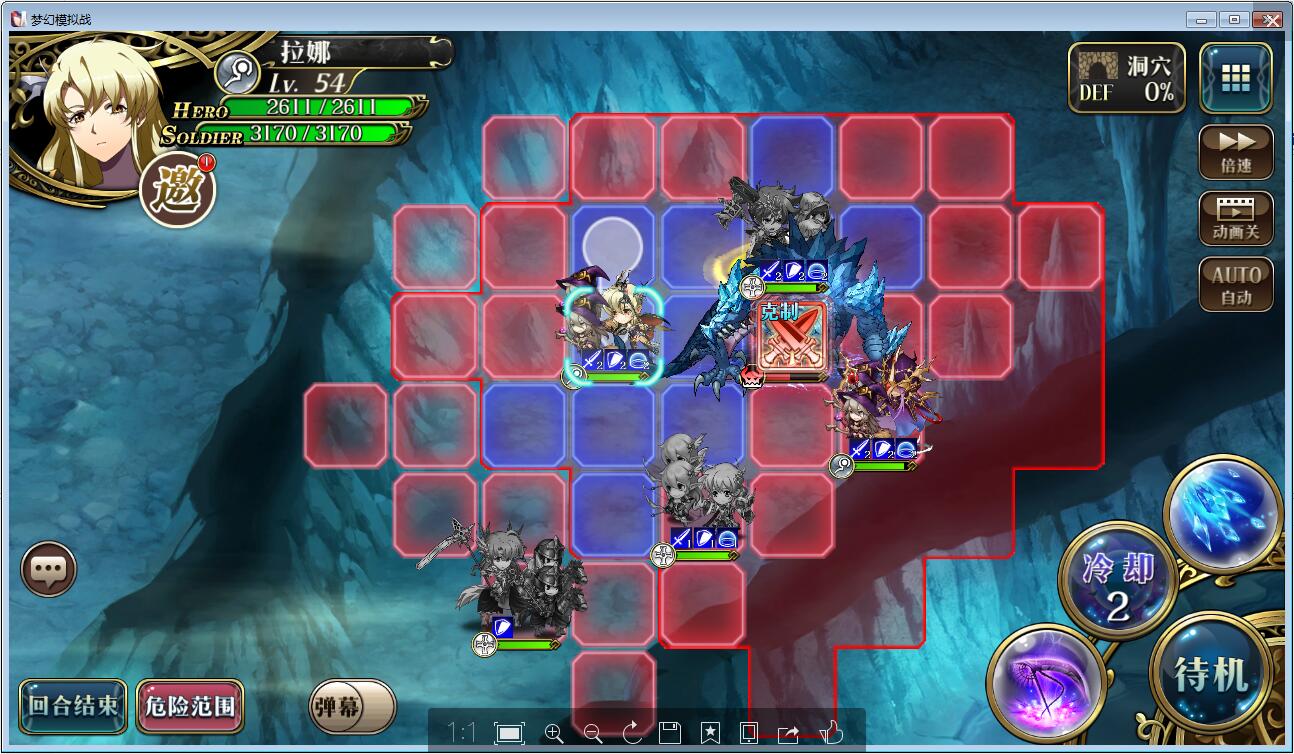Switch the 弹幕 bullet comments toggle

[x=352, y=706]
